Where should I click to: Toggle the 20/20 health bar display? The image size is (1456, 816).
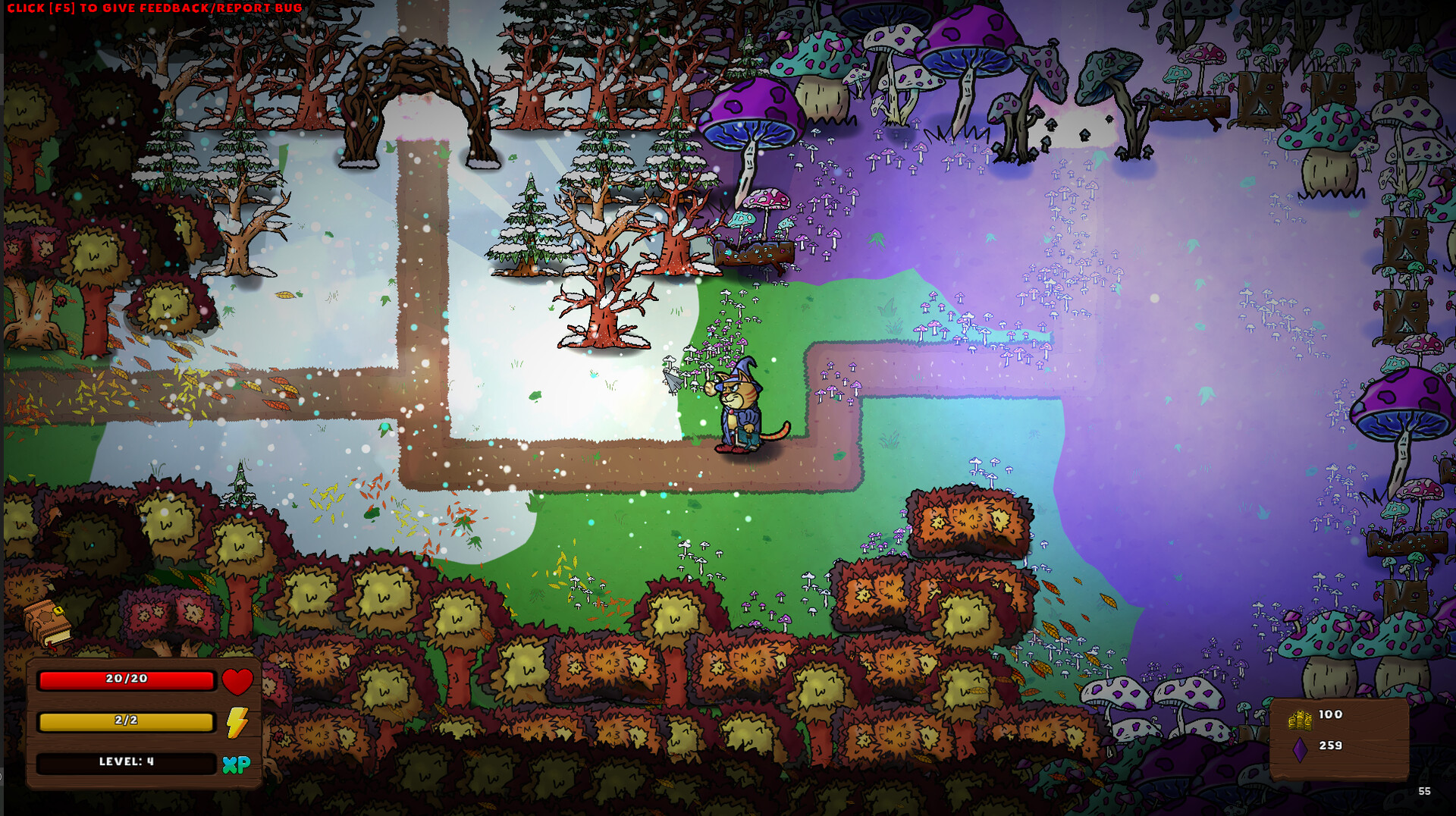pyautogui.click(x=126, y=680)
